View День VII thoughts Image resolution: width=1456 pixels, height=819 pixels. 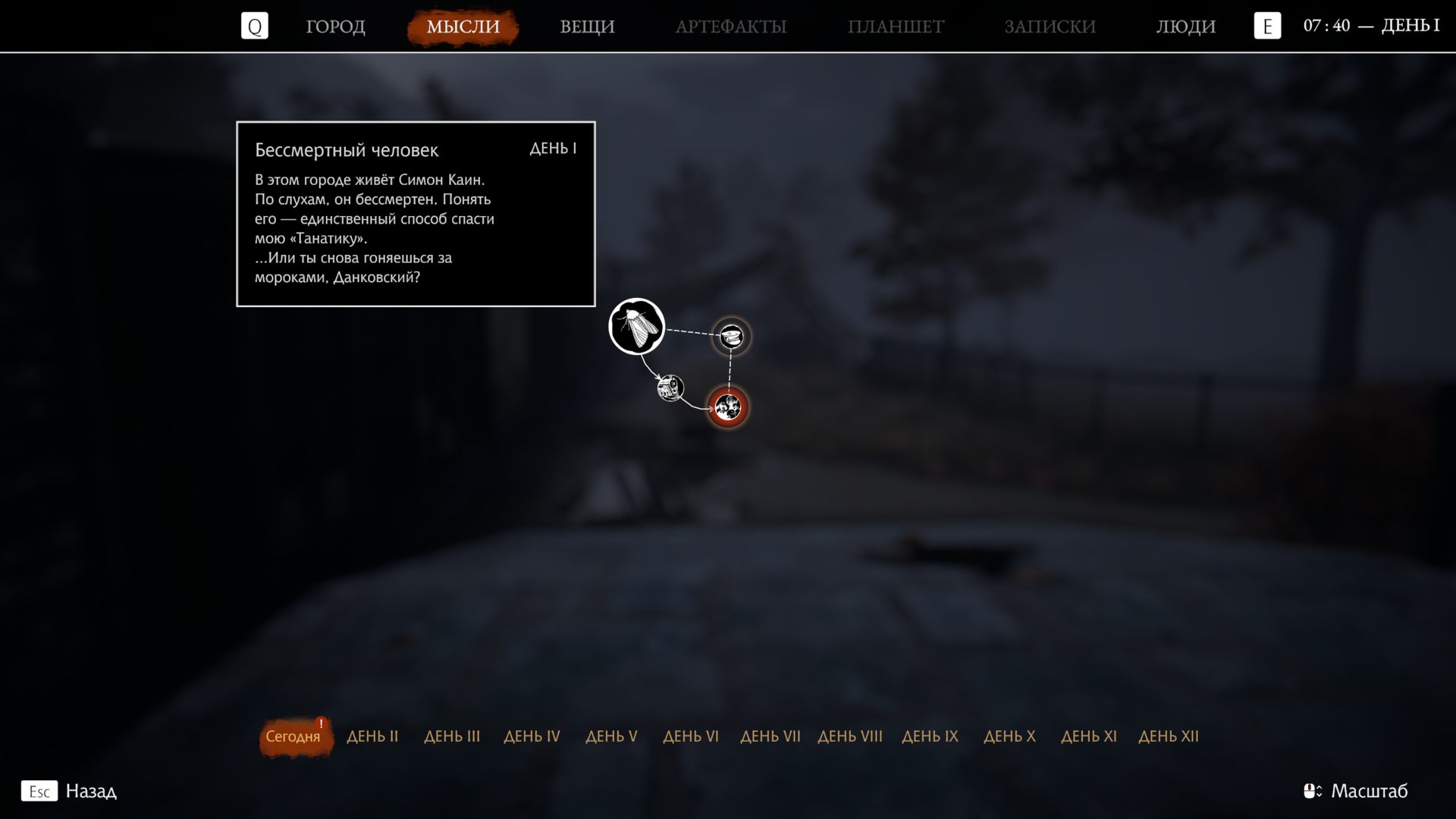click(770, 736)
